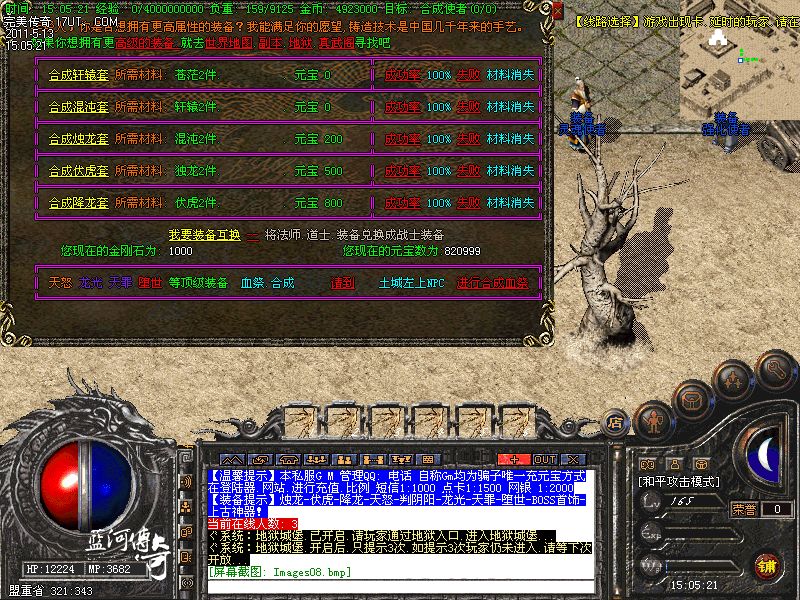This screenshot has height=600, width=800.
Task: Select the 合成混沌套 synthesis link
Action: [79, 107]
